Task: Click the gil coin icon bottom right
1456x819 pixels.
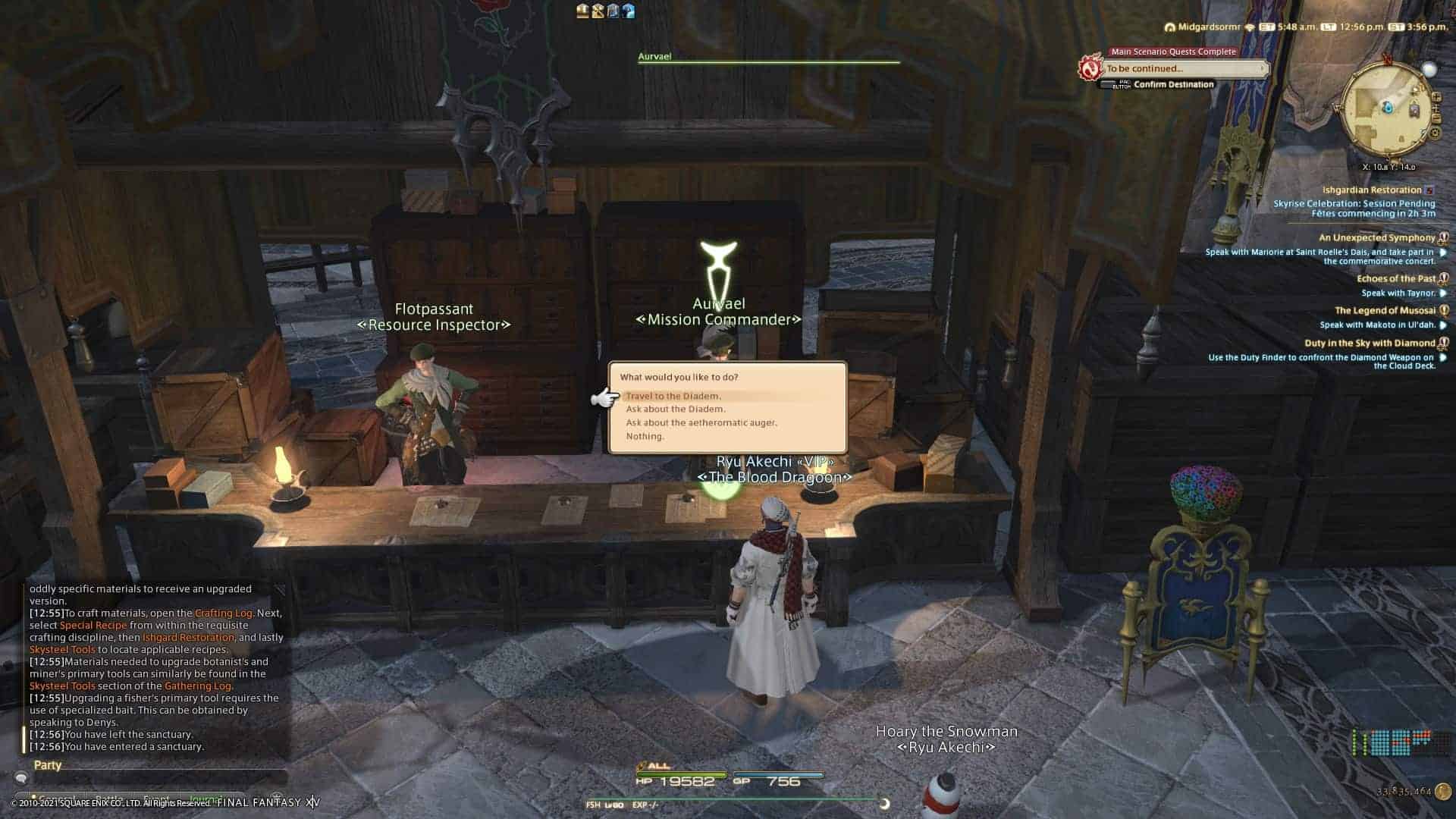Action: (1443, 792)
